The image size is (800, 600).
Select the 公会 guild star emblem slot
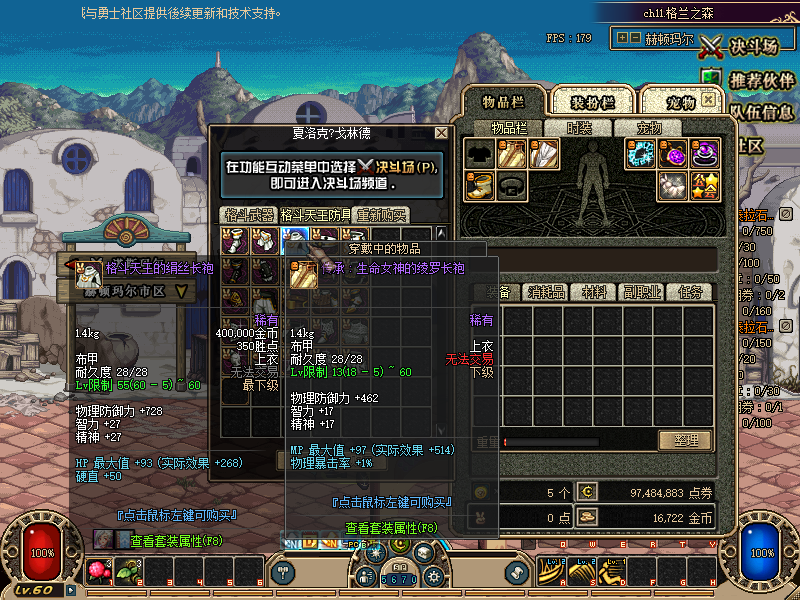(x=706, y=185)
